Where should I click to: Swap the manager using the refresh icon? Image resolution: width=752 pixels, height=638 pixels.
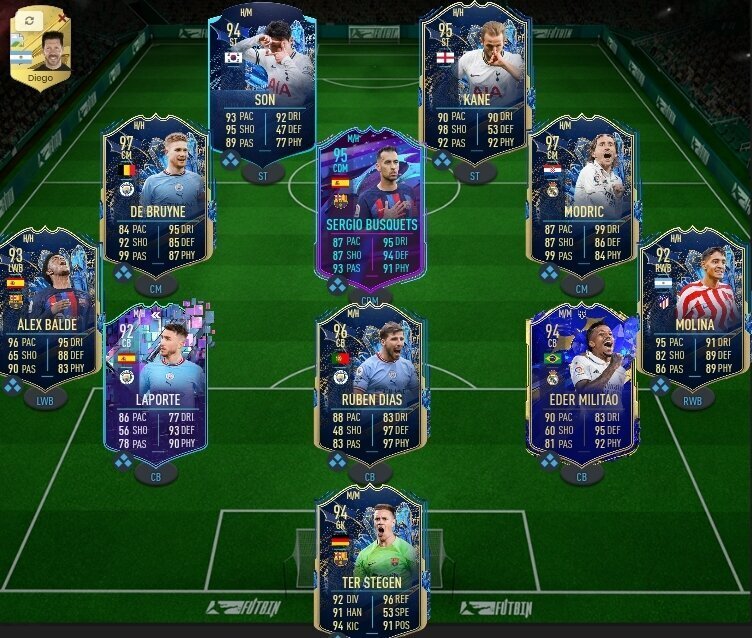tap(29, 19)
